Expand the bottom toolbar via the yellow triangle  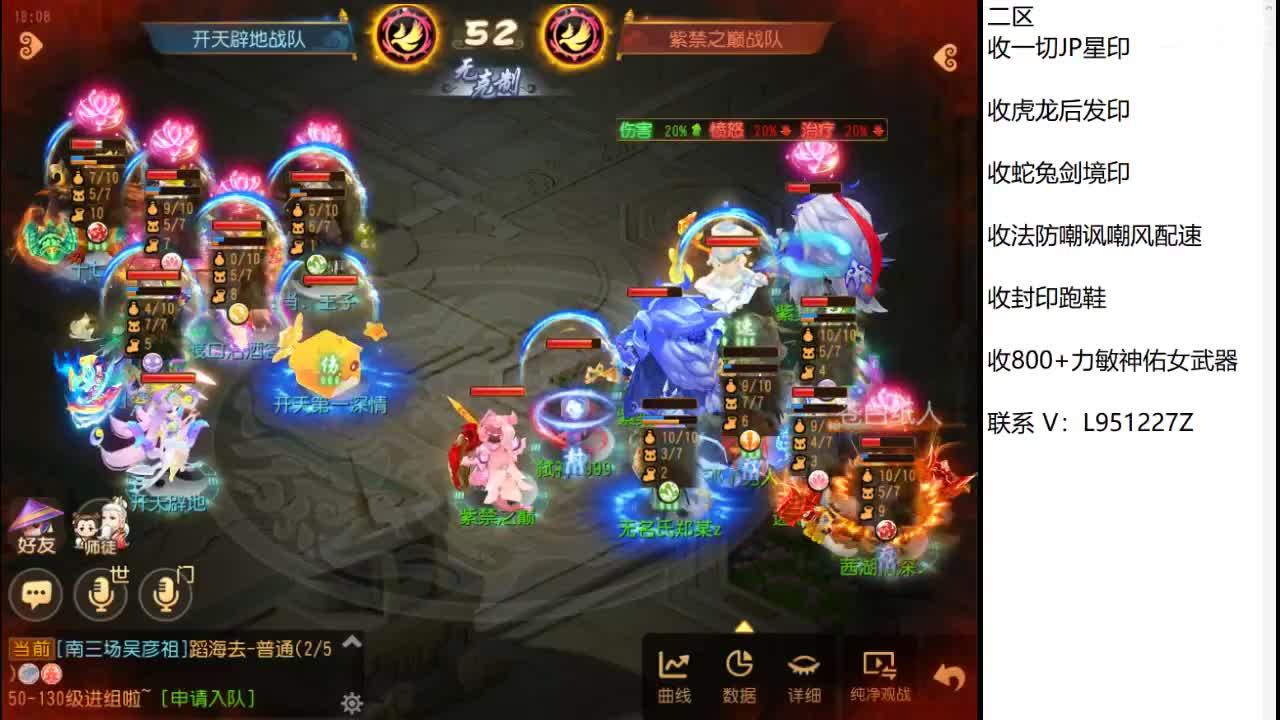[x=742, y=628]
